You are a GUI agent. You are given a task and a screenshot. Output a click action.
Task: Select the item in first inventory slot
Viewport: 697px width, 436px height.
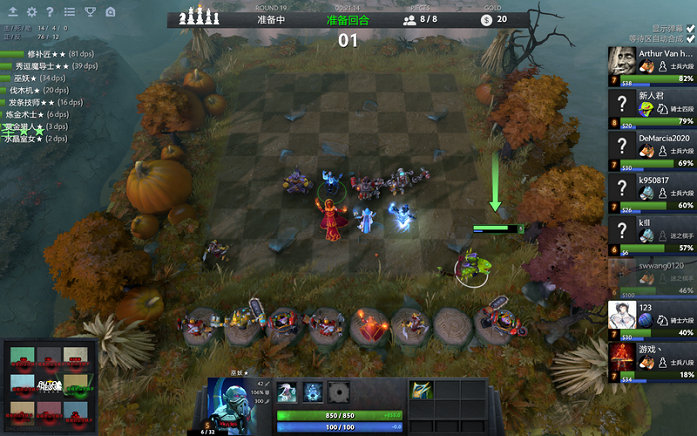point(422,389)
